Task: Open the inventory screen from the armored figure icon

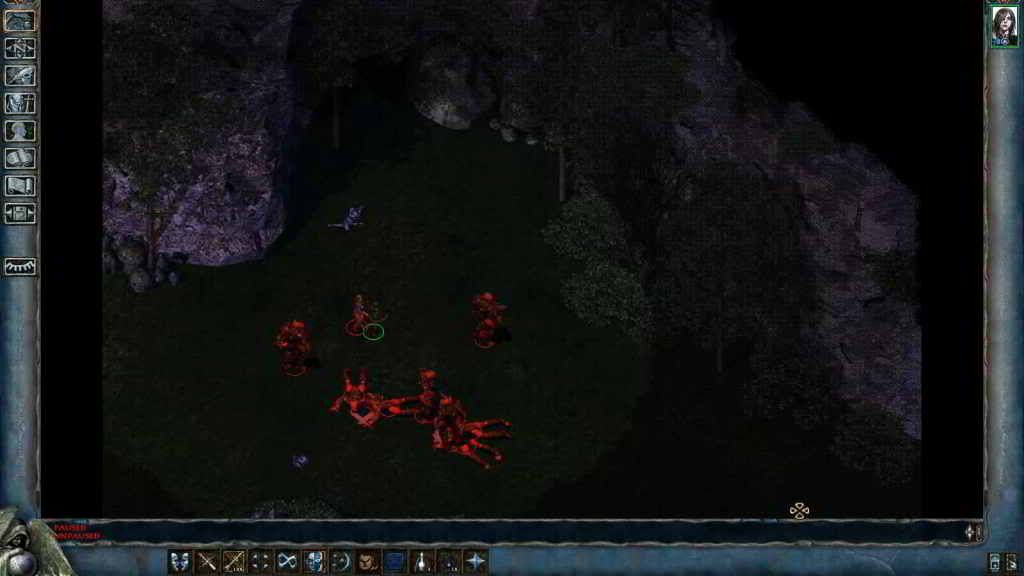Action: click(20, 102)
